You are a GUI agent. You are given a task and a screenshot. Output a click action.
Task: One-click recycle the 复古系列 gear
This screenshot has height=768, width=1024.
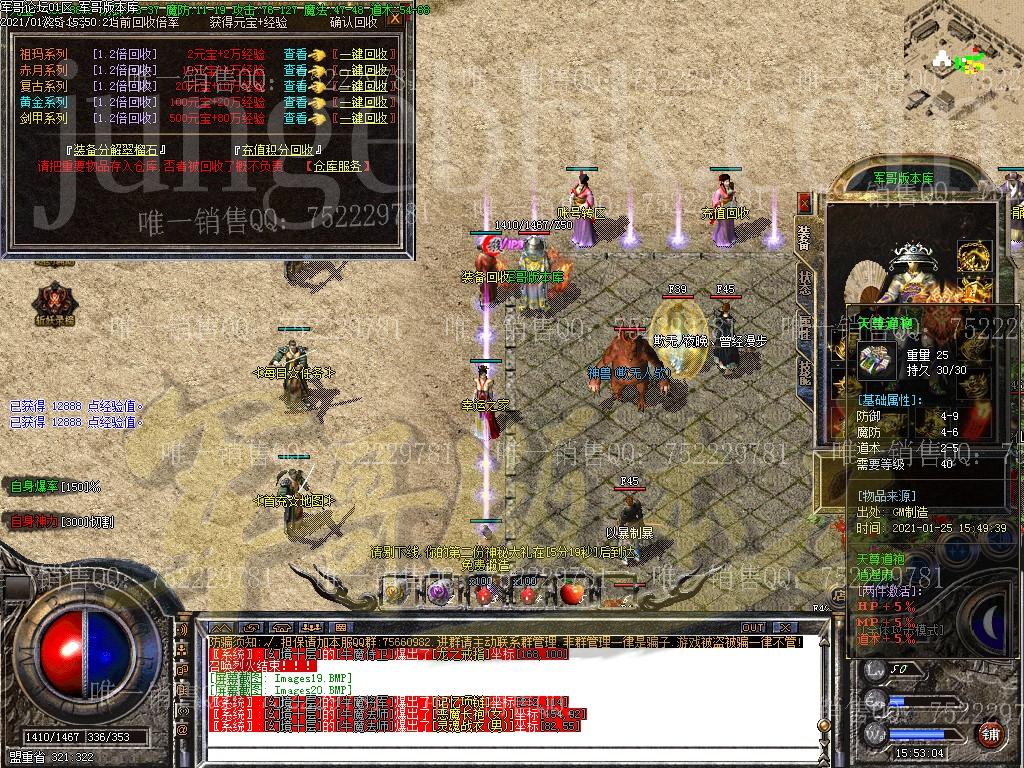[x=361, y=86]
